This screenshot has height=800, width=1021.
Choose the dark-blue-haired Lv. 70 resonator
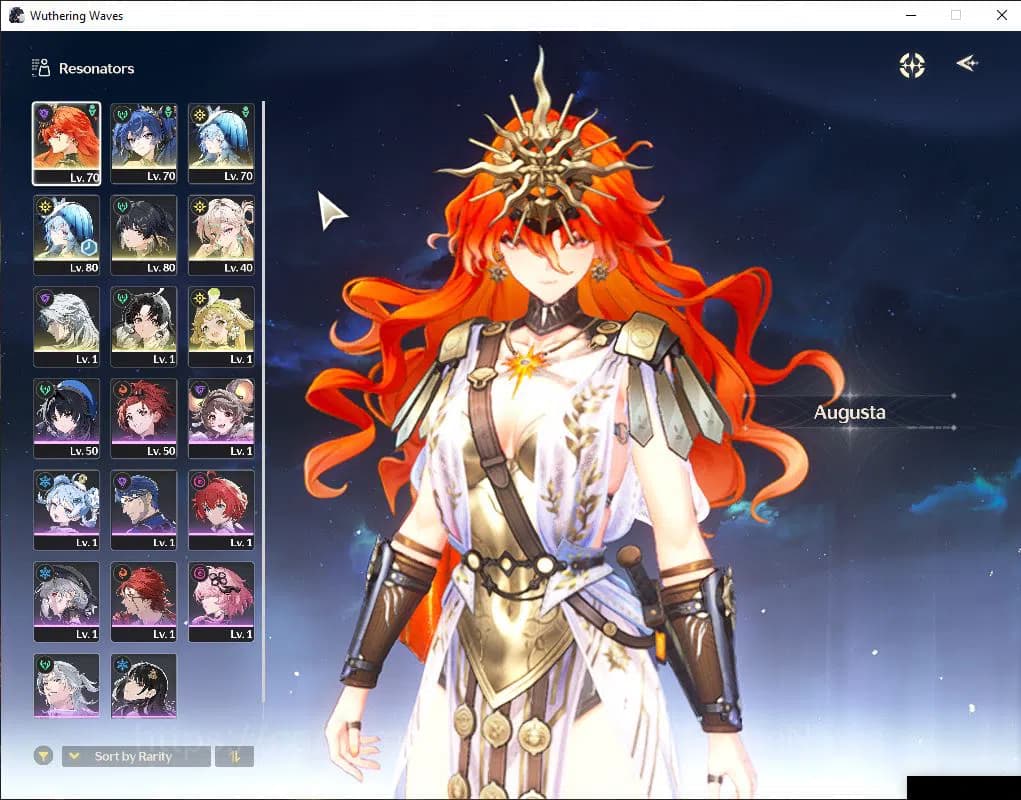click(143, 143)
